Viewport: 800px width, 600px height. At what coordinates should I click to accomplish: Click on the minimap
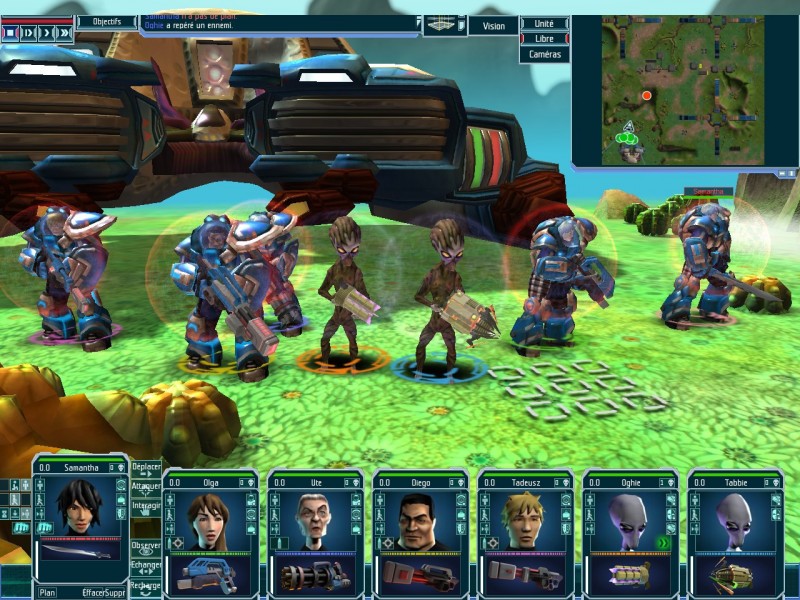(682, 89)
